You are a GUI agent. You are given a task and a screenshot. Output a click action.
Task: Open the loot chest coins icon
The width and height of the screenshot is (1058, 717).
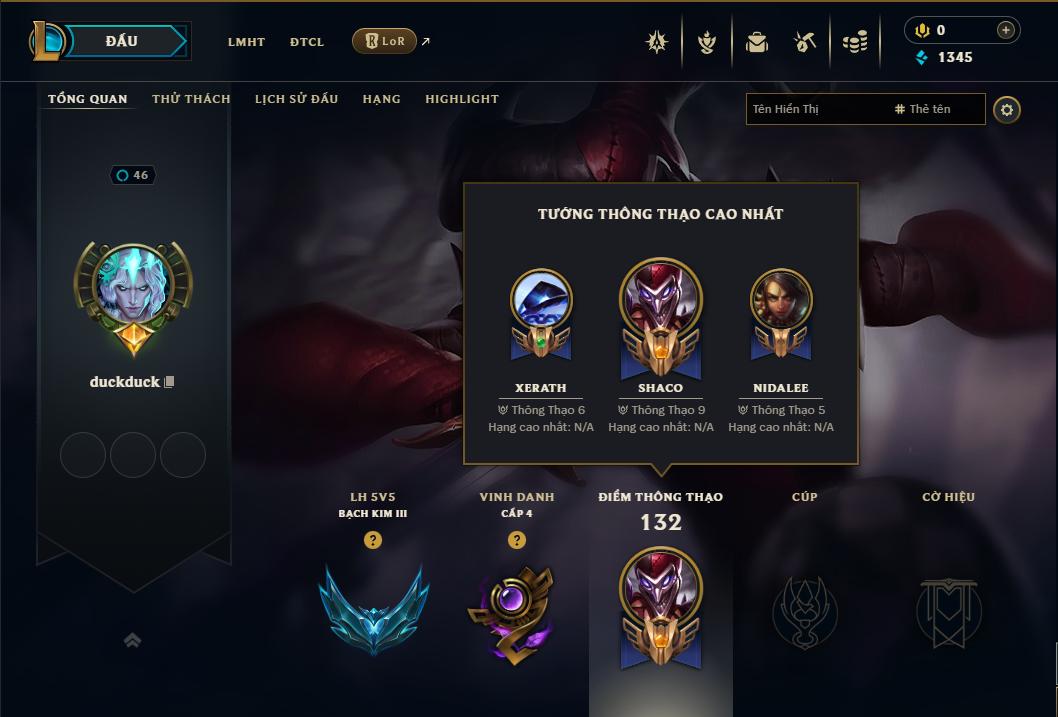(854, 42)
